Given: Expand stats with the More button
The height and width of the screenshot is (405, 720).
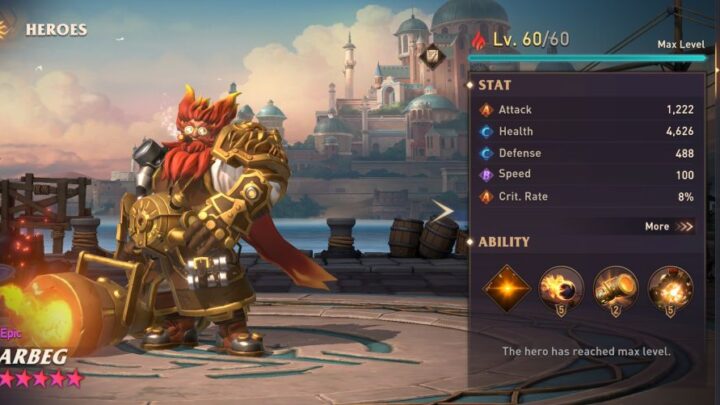Looking at the screenshot, I should [668, 226].
